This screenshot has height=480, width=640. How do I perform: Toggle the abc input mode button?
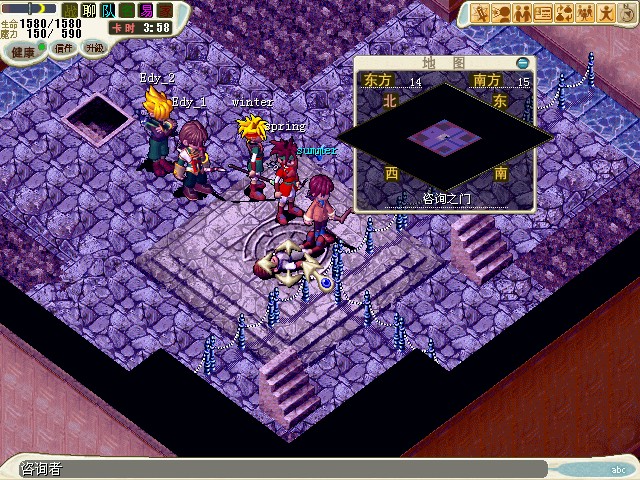tap(618, 468)
